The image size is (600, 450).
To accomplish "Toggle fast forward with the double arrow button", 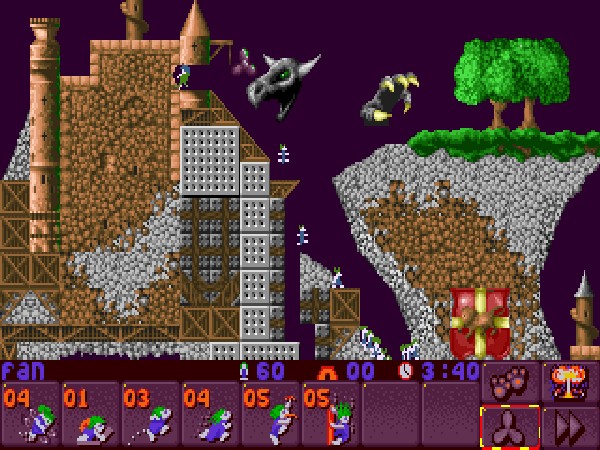I will point(569,426).
